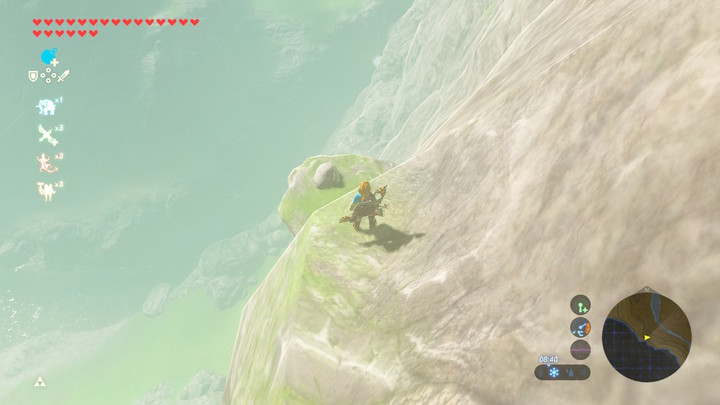Select the sword quick-select icon
This screenshot has height=405, width=720.
pyautogui.click(x=62, y=76)
